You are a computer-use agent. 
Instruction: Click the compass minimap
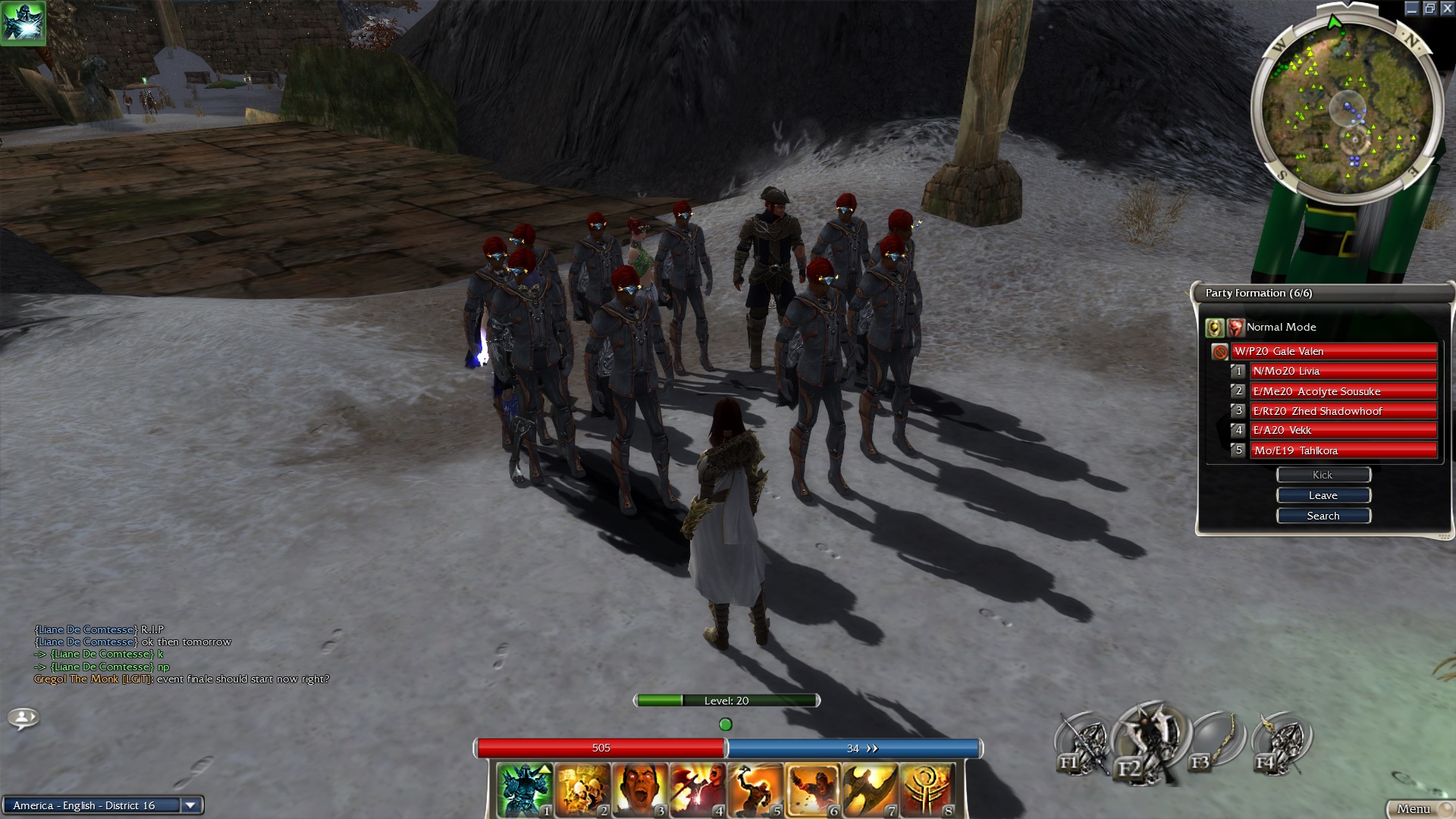point(1347,108)
